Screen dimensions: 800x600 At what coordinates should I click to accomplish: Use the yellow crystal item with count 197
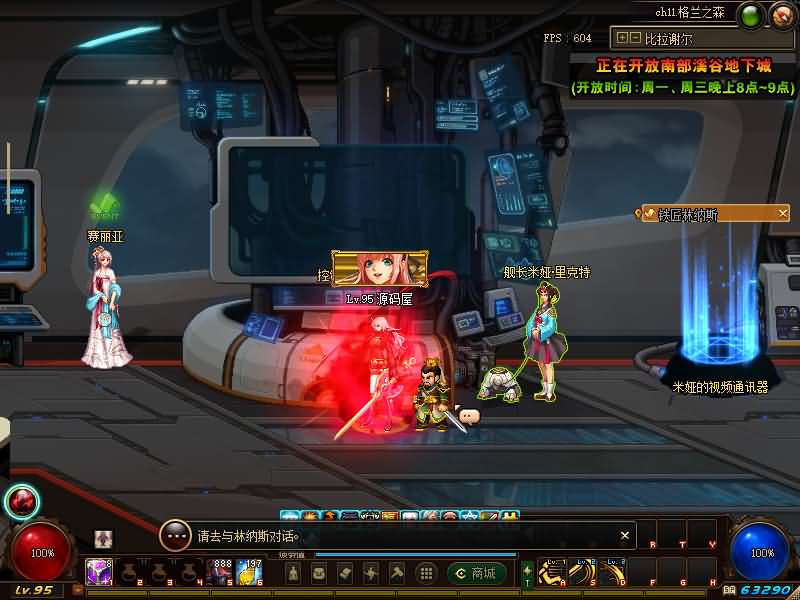[x=250, y=572]
